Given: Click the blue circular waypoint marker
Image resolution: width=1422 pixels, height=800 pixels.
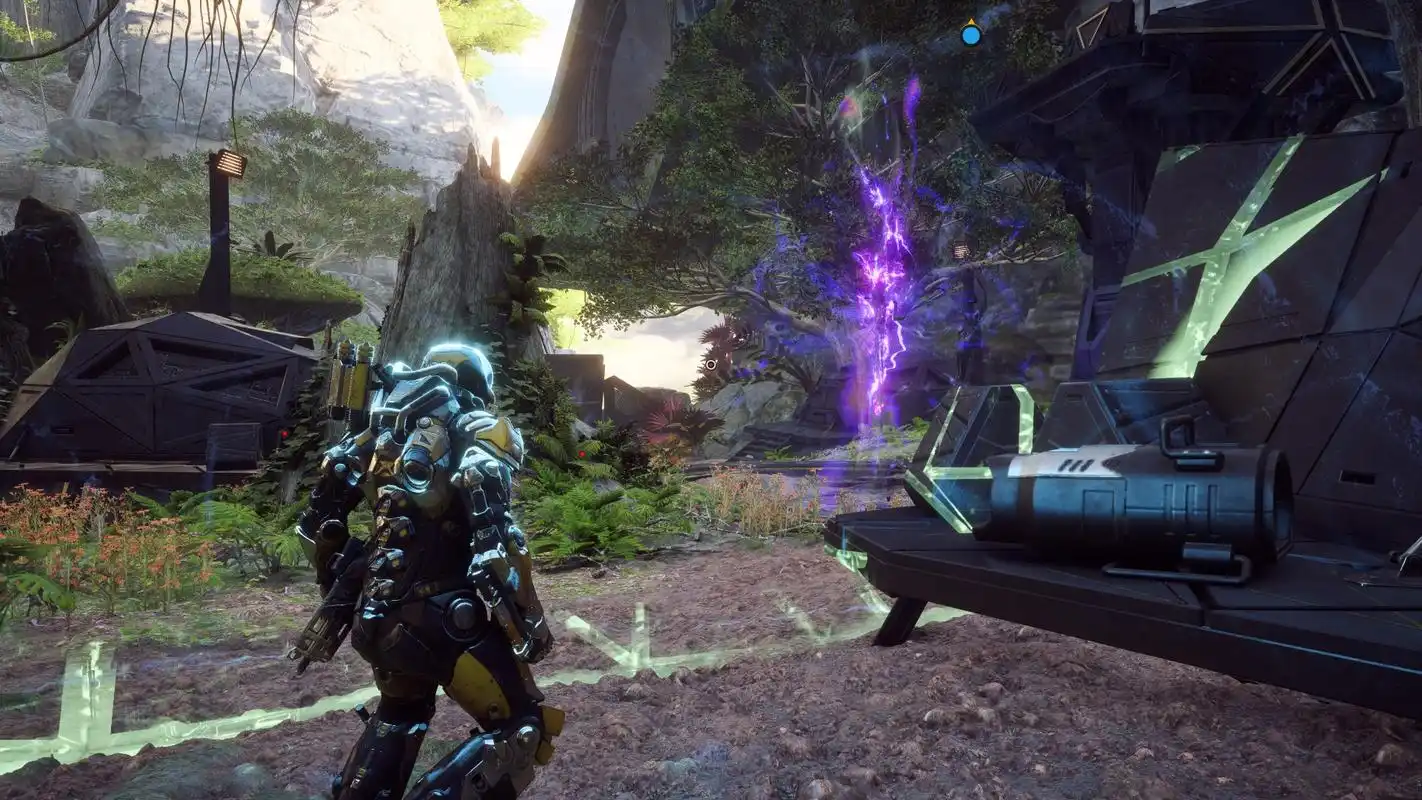Looking at the screenshot, I should [970, 36].
